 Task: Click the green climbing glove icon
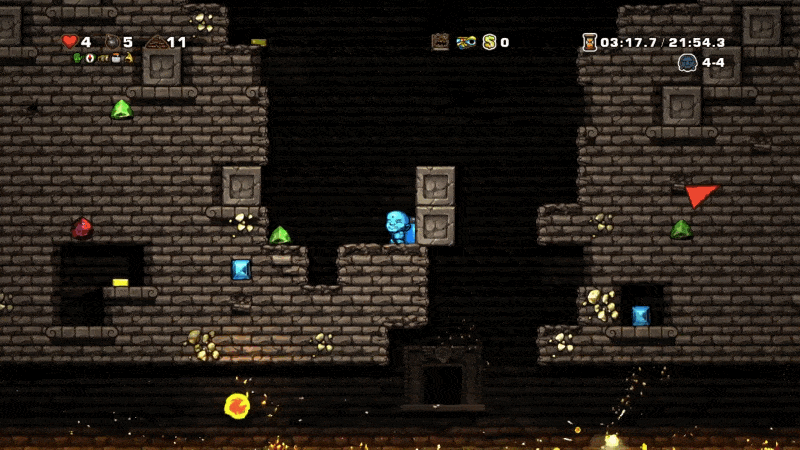(x=78, y=58)
